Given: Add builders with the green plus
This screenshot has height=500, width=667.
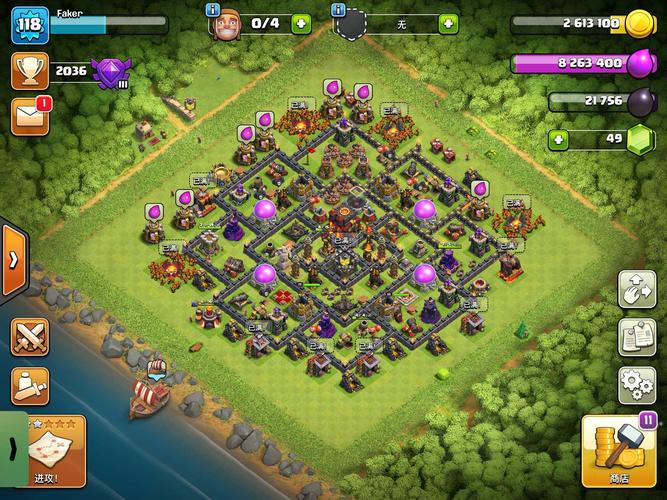Looking at the screenshot, I should 301,23.
